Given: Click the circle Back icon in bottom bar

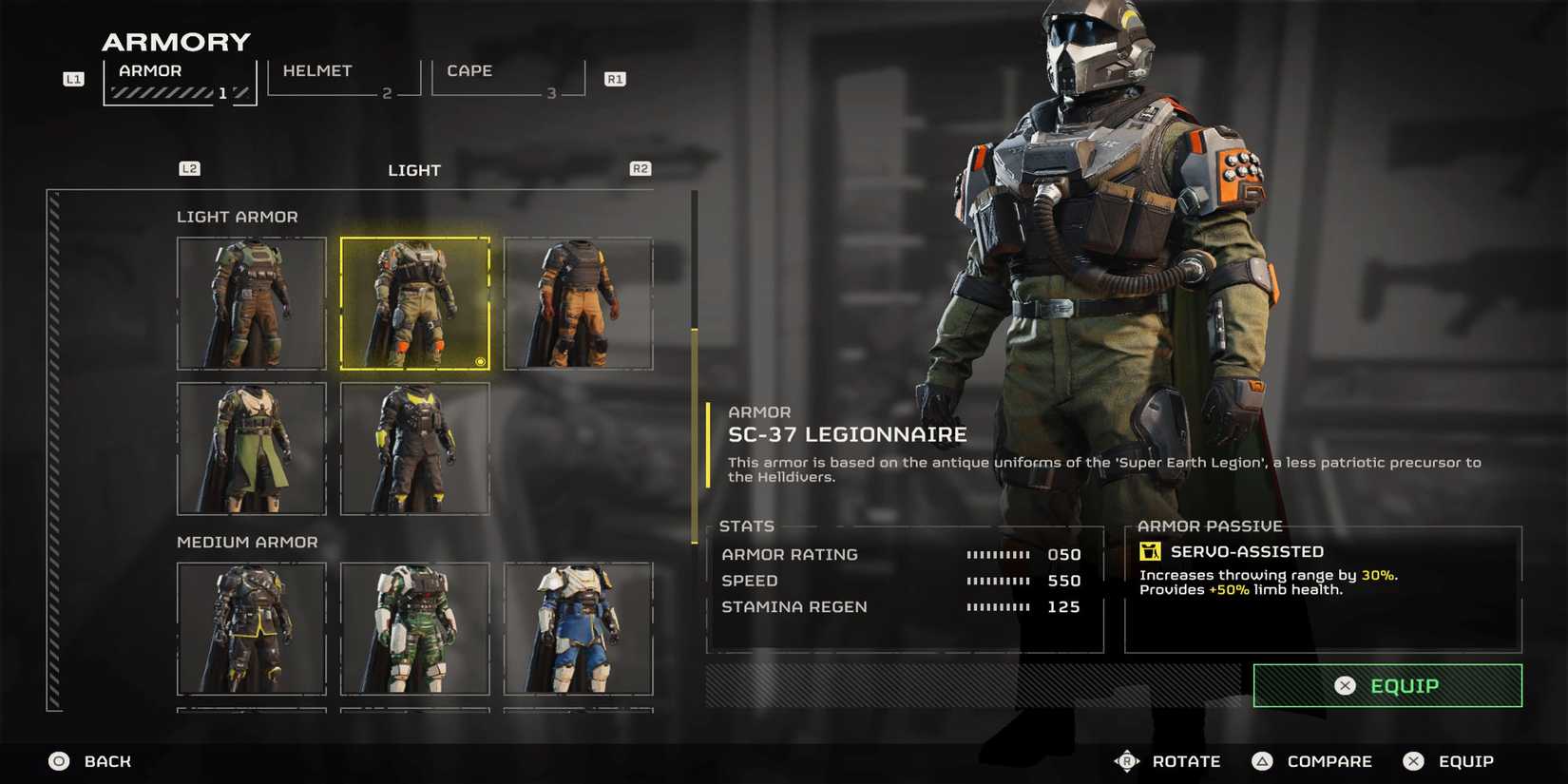Looking at the screenshot, I should tap(58, 760).
